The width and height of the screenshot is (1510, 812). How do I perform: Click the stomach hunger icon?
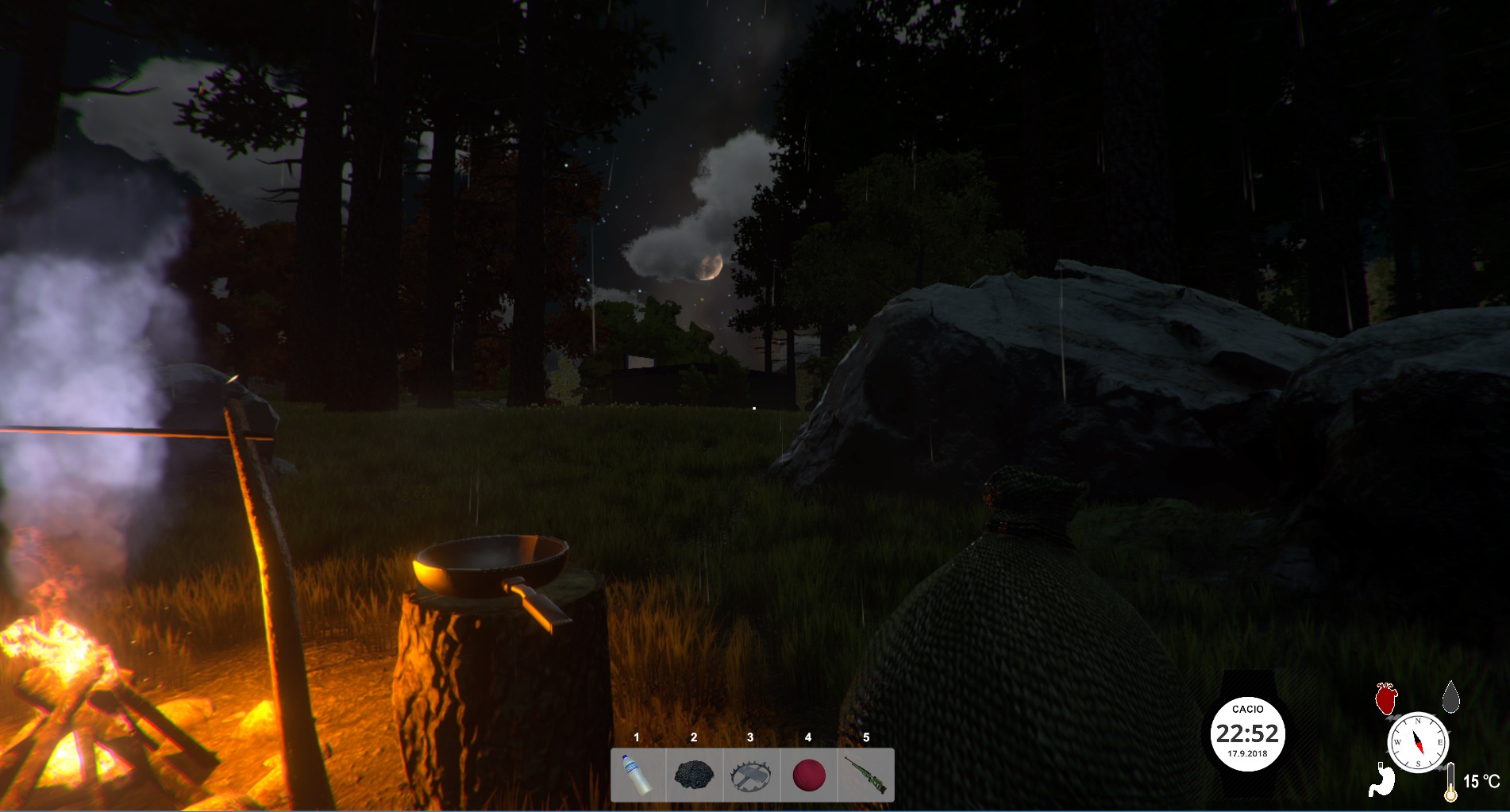(x=1381, y=779)
